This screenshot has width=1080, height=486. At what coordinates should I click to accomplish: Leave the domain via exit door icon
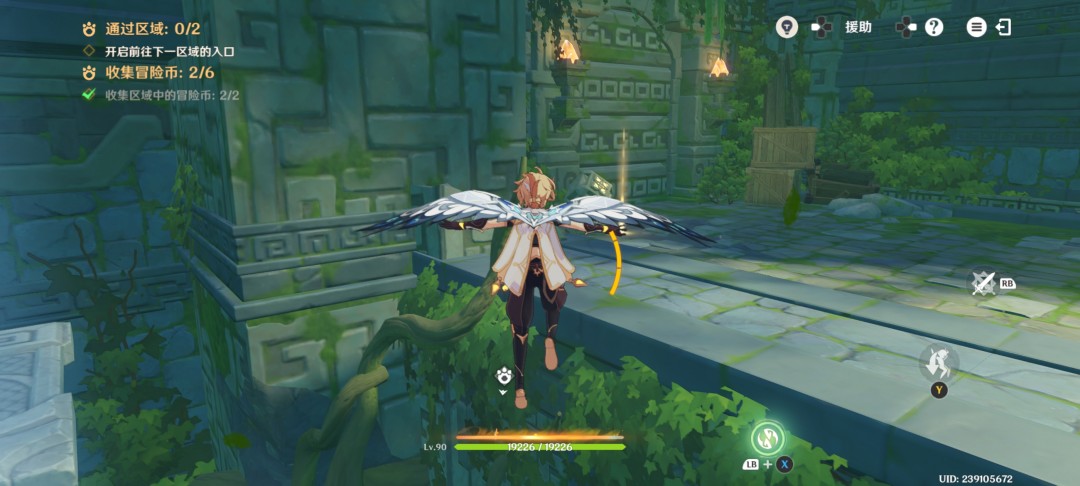[x=1003, y=27]
